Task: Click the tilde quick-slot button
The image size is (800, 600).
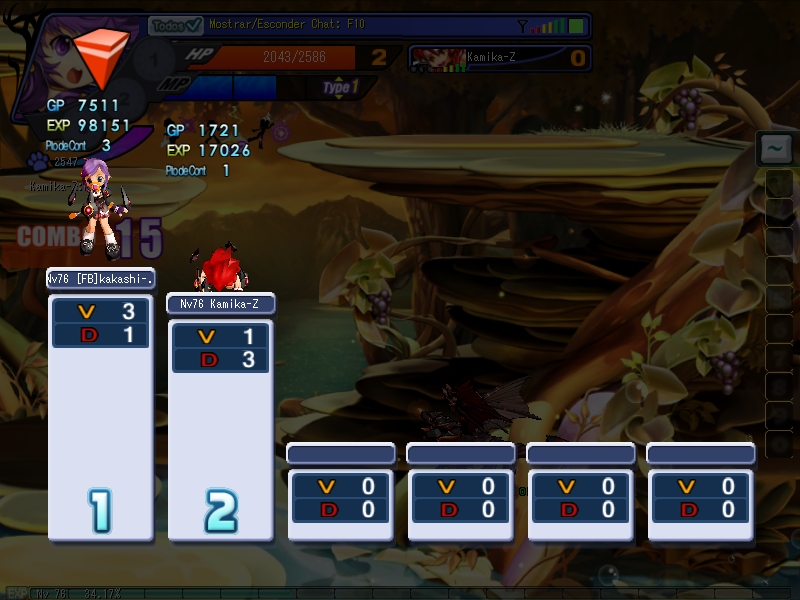Action: (x=775, y=149)
